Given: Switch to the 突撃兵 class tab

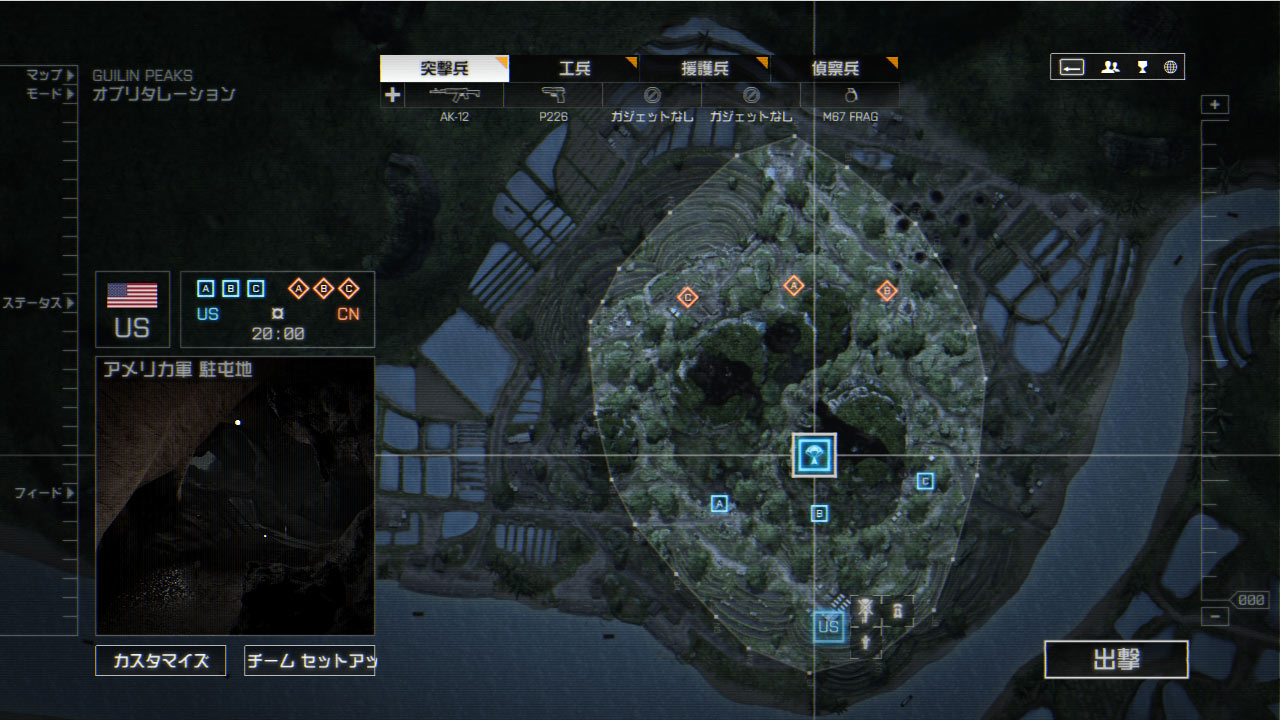Looking at the screenshot, I should tap(444, 69).
